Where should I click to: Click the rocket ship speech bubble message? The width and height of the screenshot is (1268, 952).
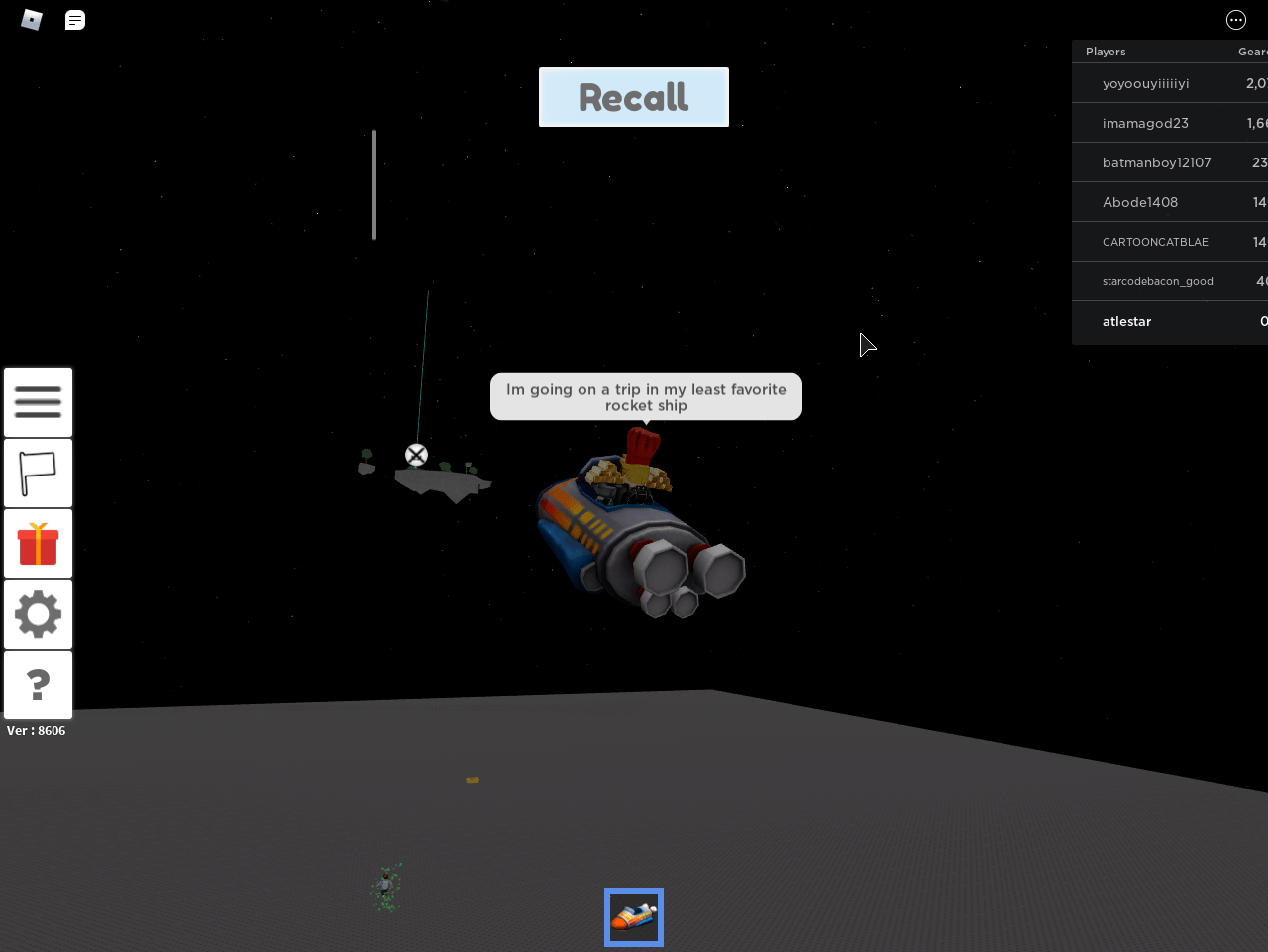coord(646,396)
